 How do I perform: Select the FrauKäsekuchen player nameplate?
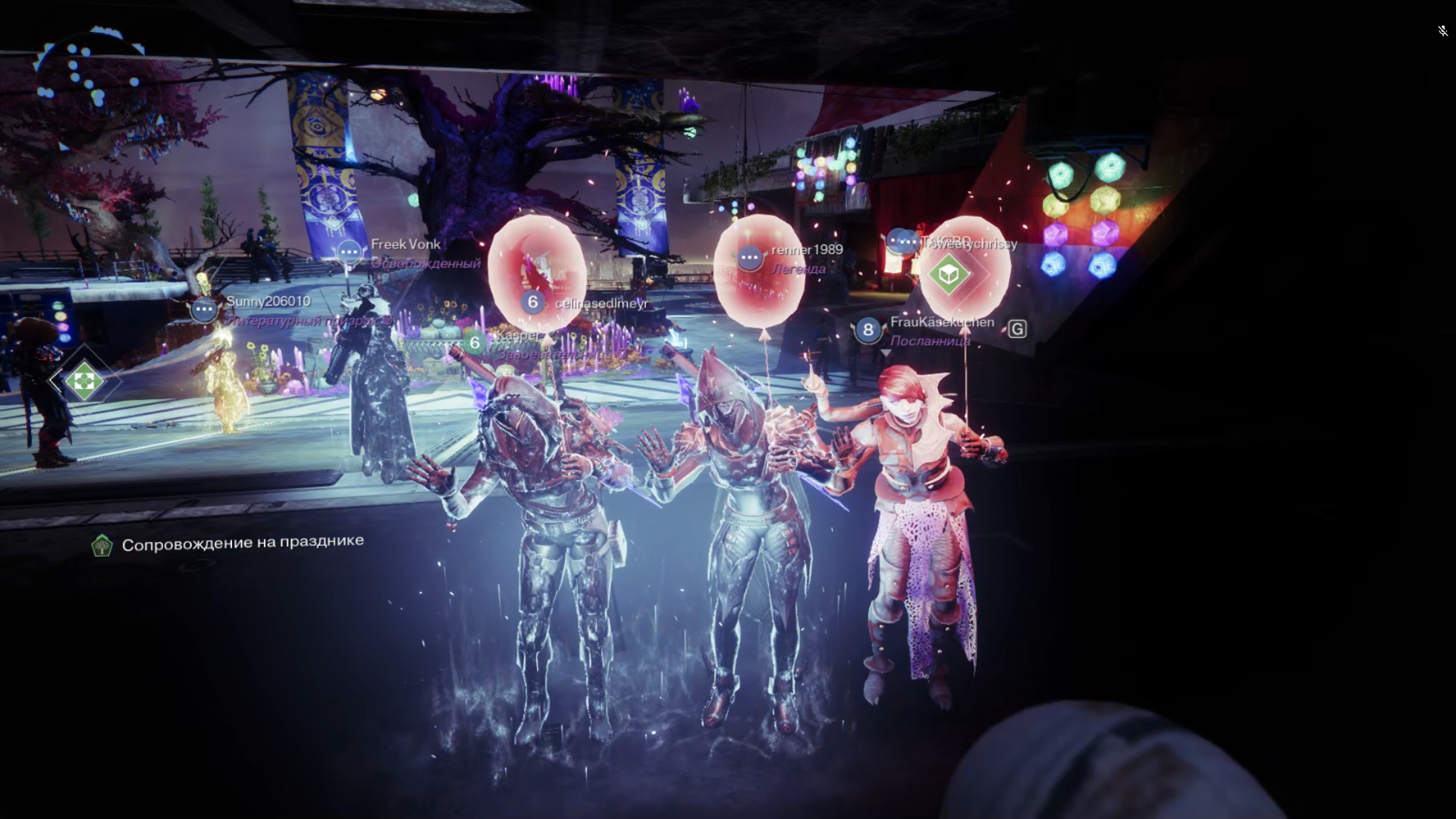pyautogui.click(x=941, y=322)
